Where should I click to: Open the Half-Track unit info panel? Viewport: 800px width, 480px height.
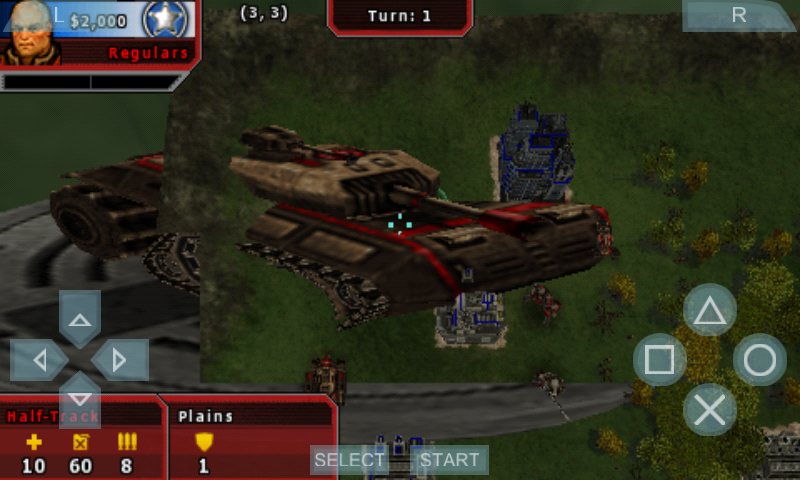click(80, 437)
